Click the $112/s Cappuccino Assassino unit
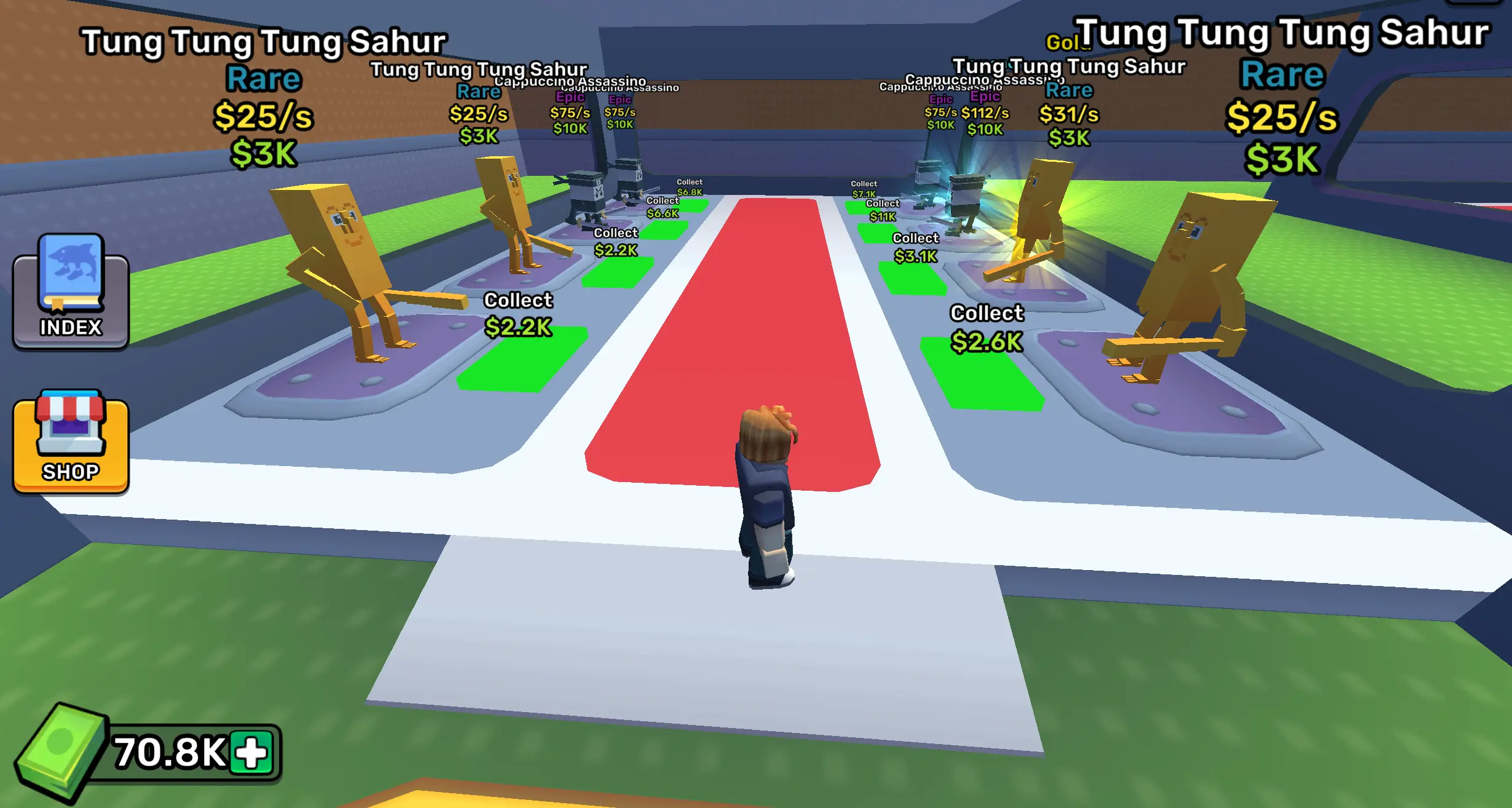Screen dimensions: 1512x808 point(965,197)
